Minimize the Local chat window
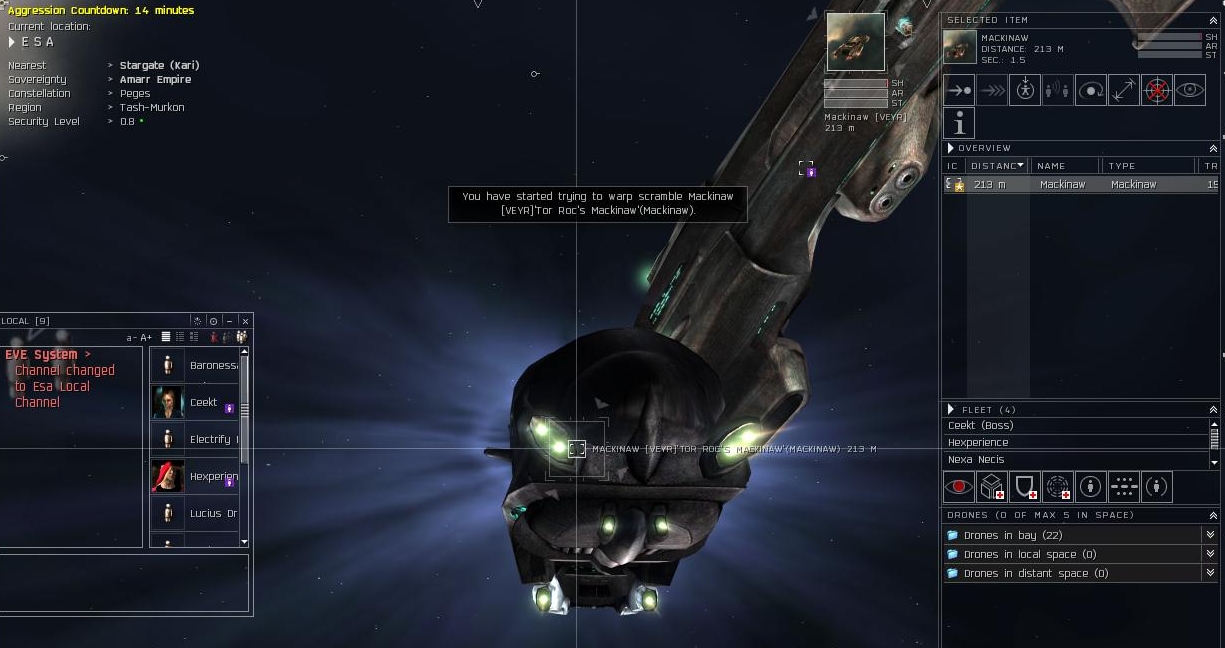This screenshot has width=1225, height=648. coord(230,321)
